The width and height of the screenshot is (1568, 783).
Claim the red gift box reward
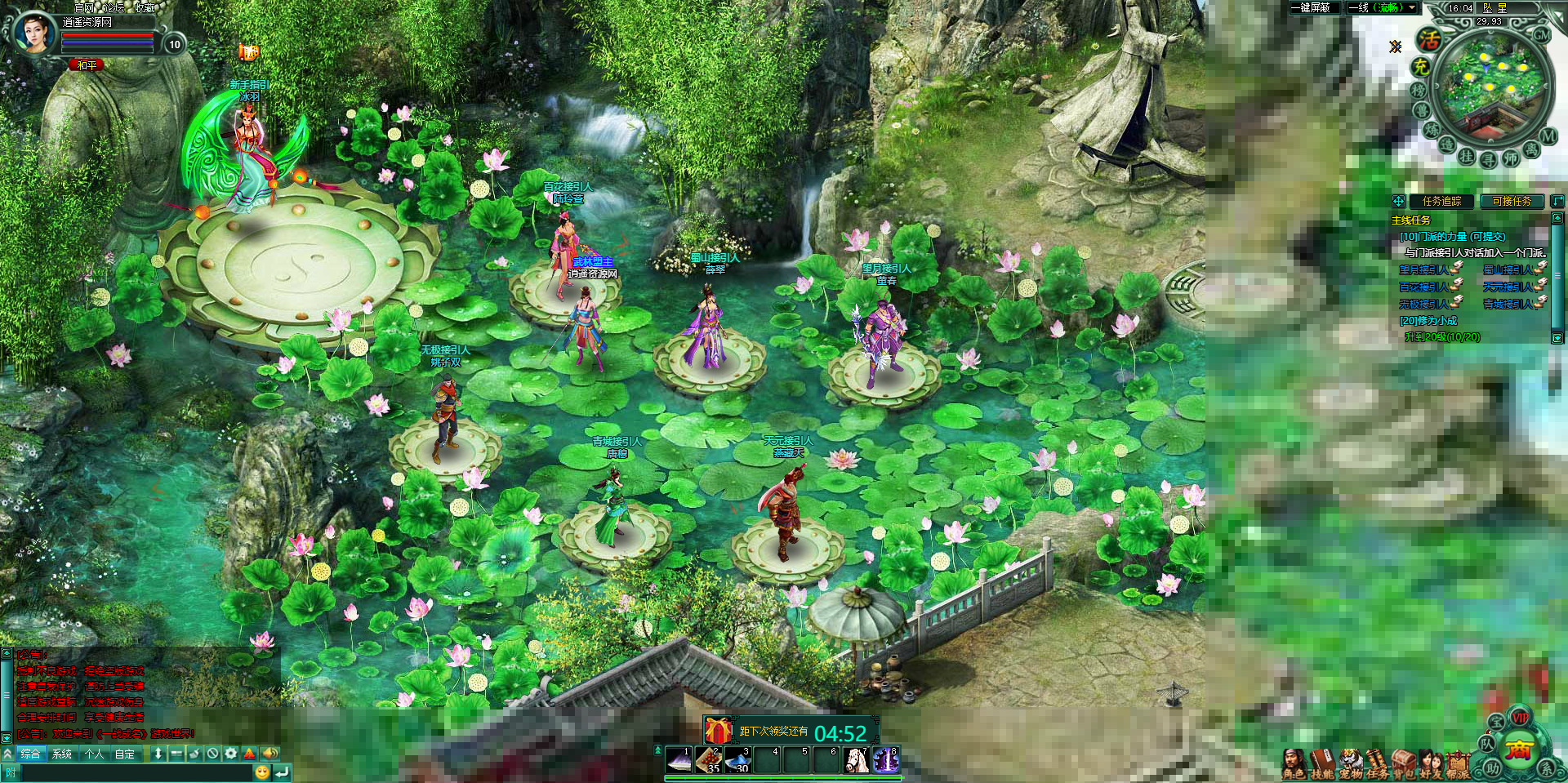[718, 730]
